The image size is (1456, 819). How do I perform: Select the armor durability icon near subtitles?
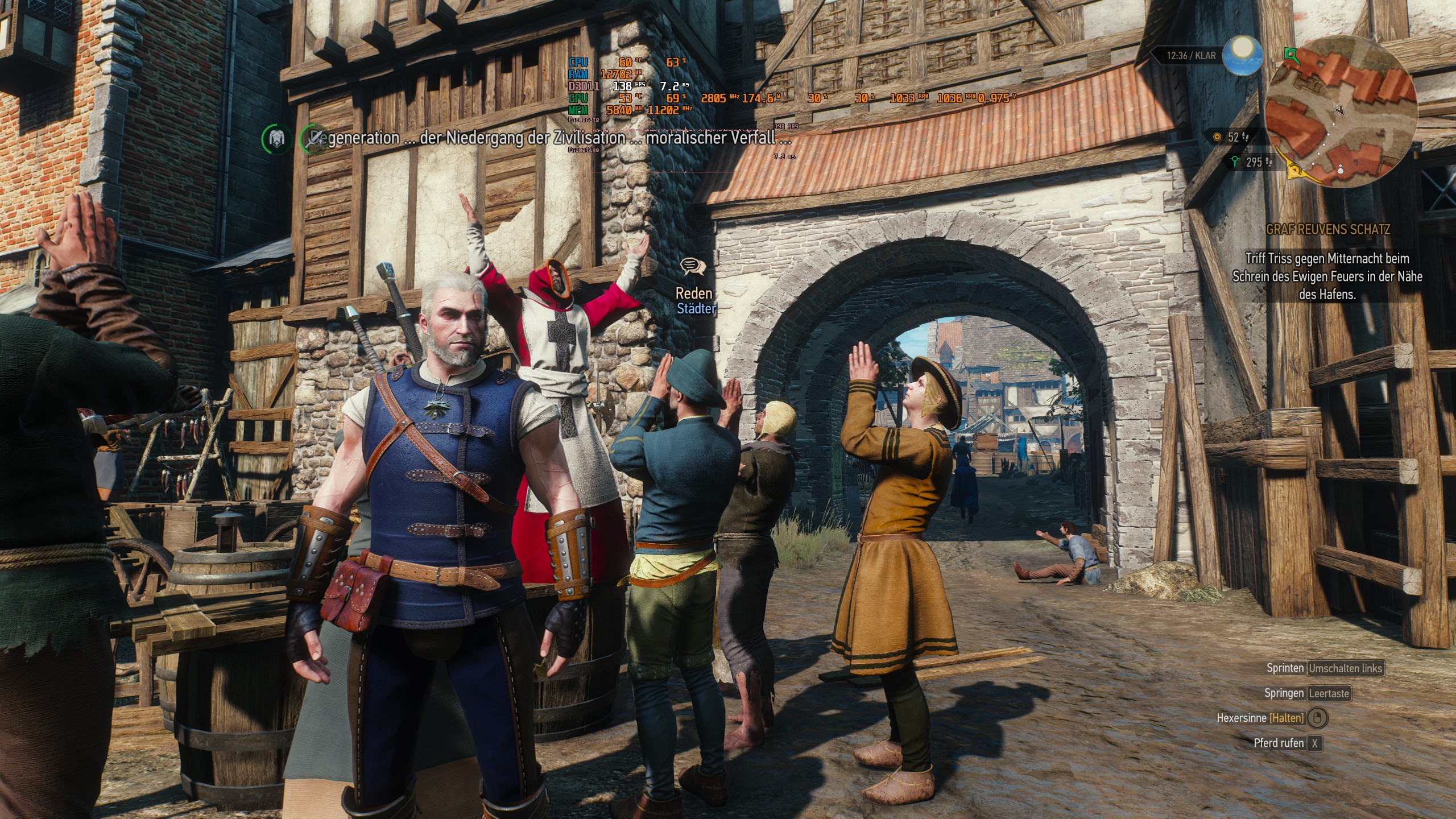click(x=276, y=139)
